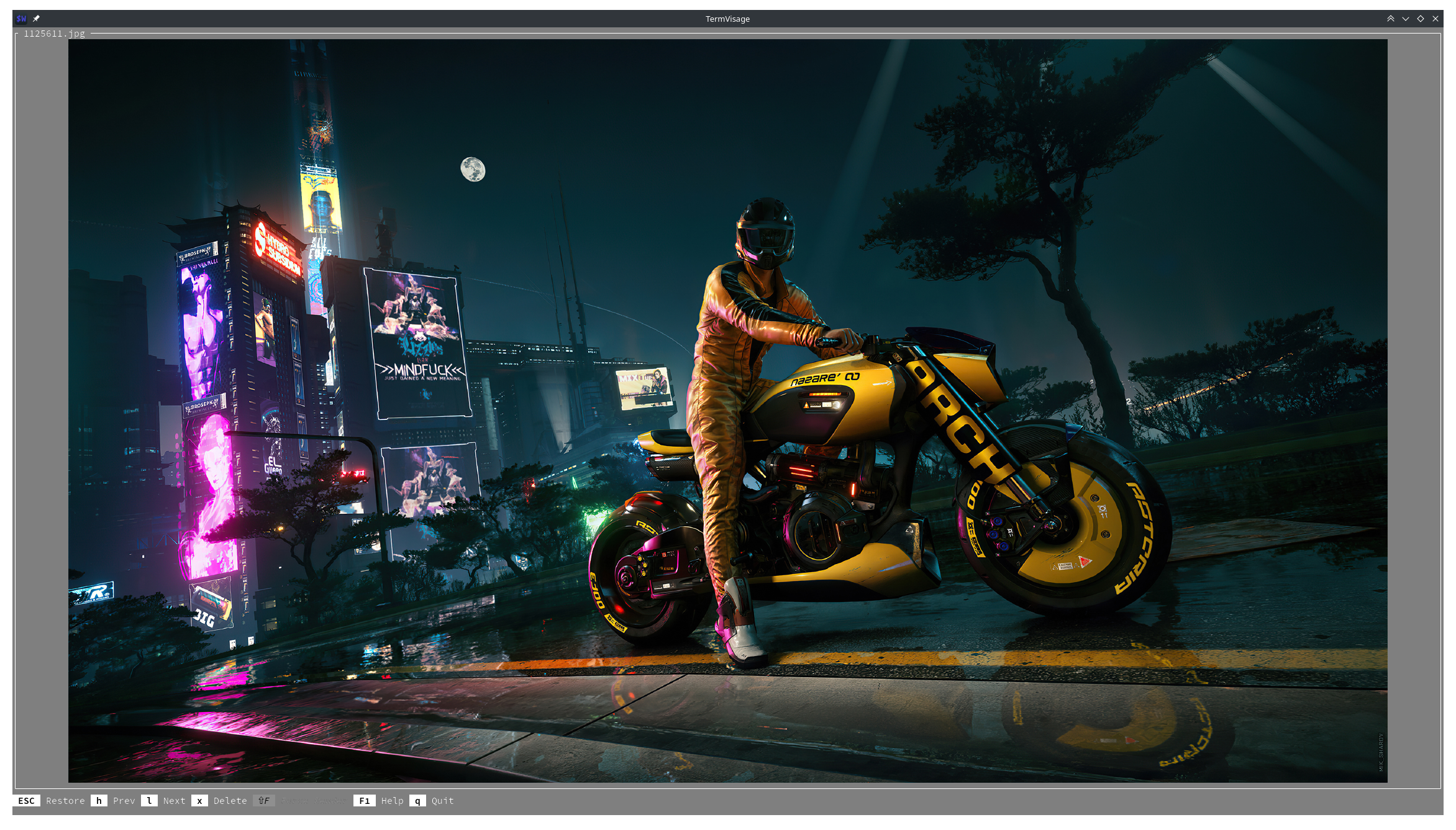Viewport: 1456px width, 830px height.
Task: Click the TermVisage title bar text
Action: point(727,19)
